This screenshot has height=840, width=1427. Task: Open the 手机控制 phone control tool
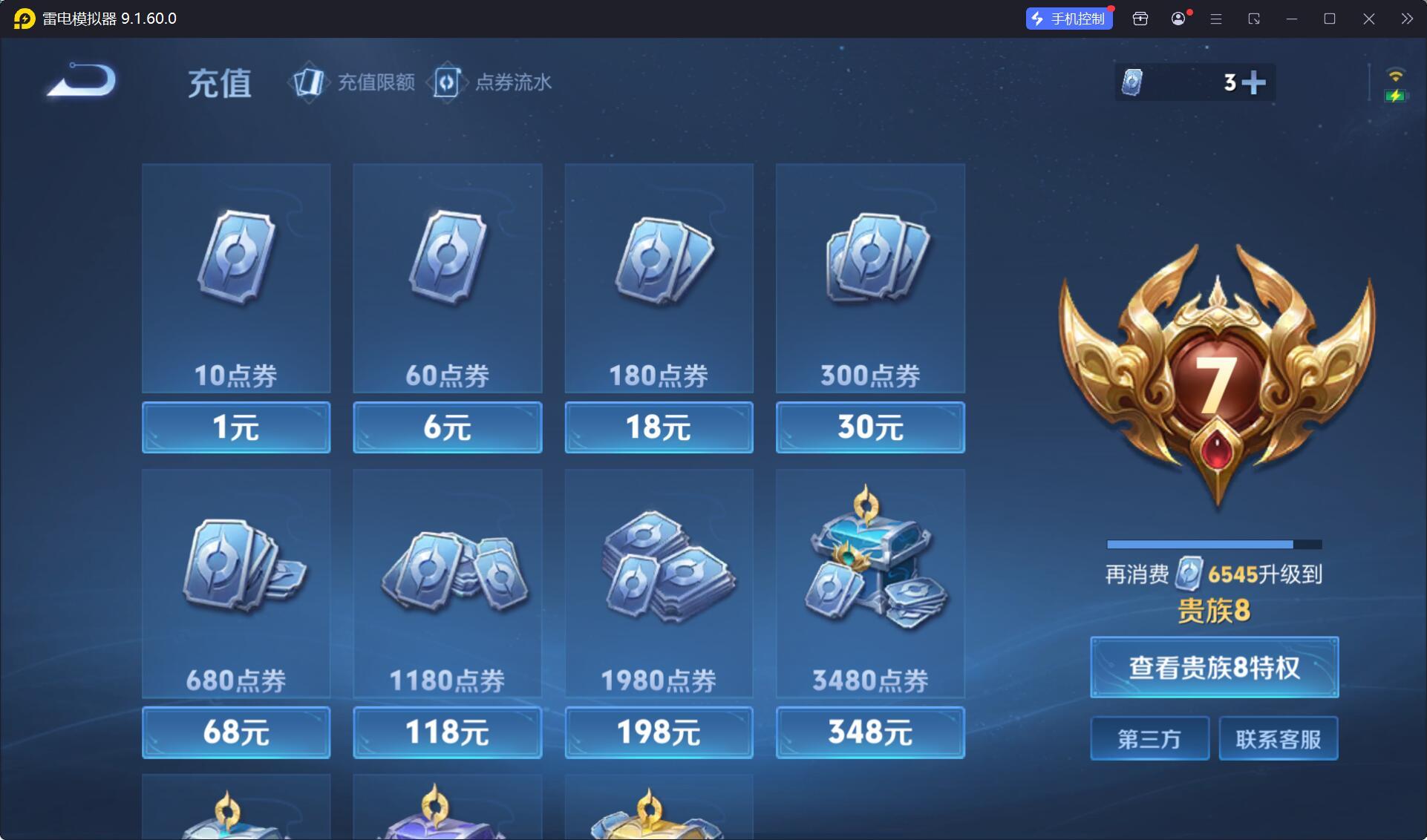pyautogui.click(x=1069, y=19)
